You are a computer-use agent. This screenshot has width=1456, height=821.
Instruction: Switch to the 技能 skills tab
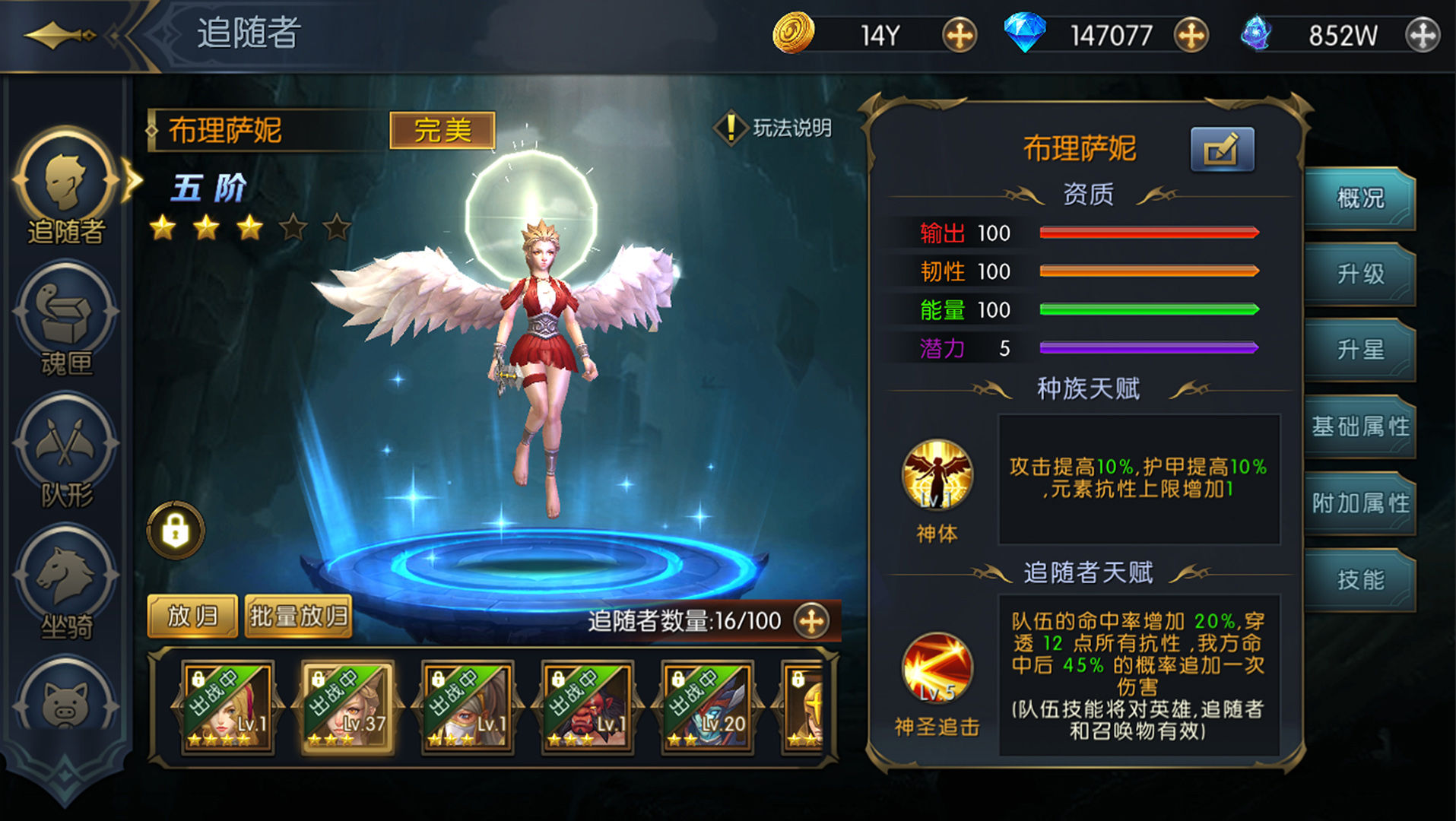[x=1361, y=579]
